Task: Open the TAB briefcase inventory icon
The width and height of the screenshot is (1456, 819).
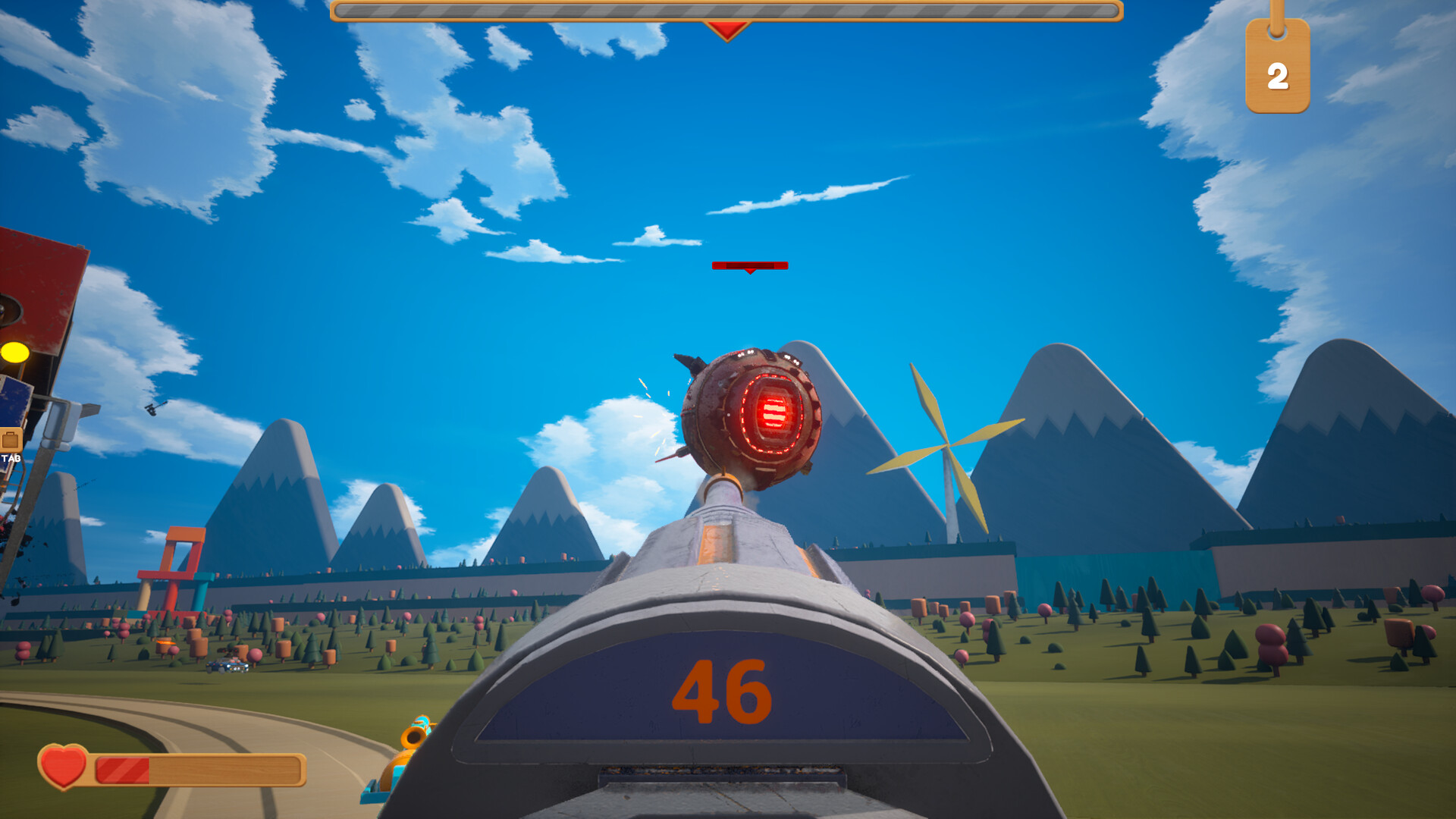Action: (11, 441)
